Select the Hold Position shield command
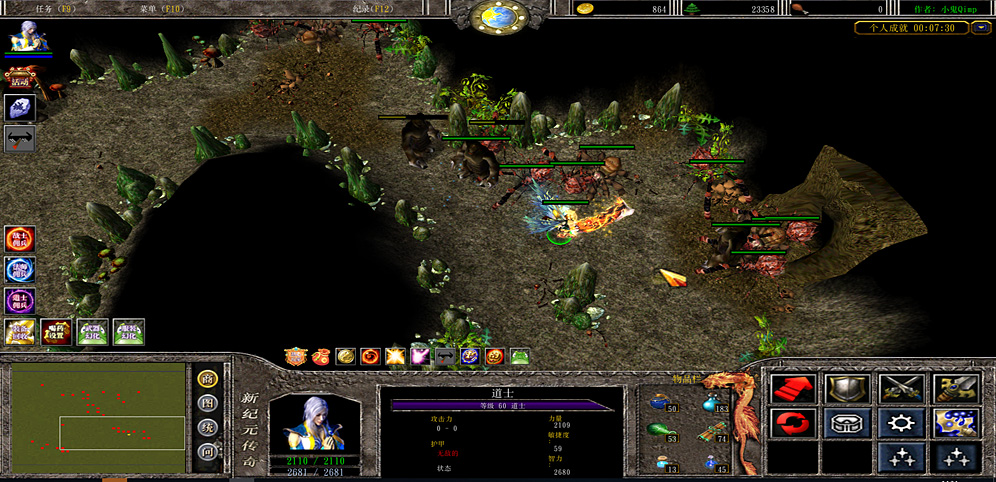 click(x=845, y=388)
